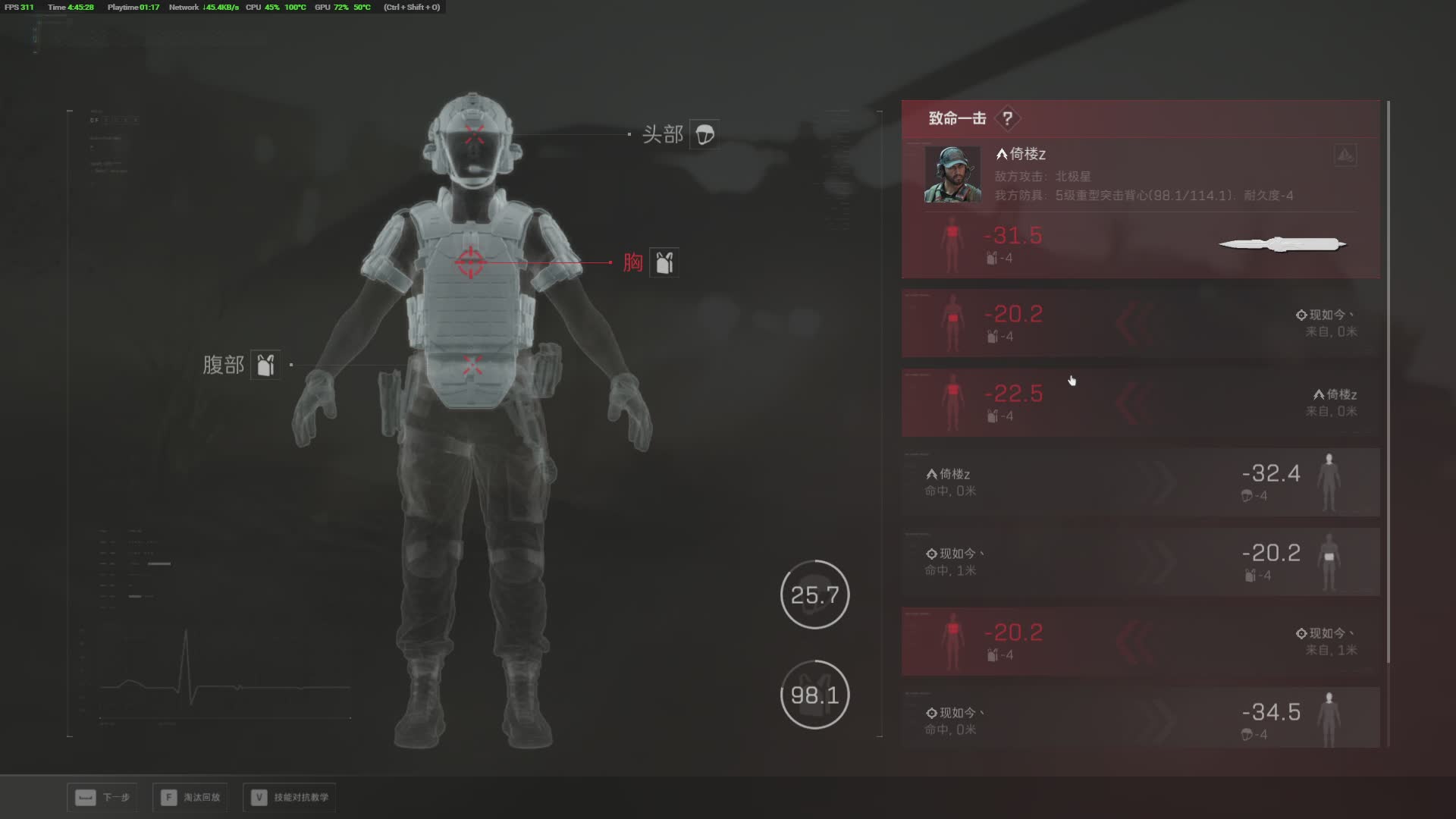
Task: Select the 胸 chest armor icon
Action: click(x=664, y=262)
